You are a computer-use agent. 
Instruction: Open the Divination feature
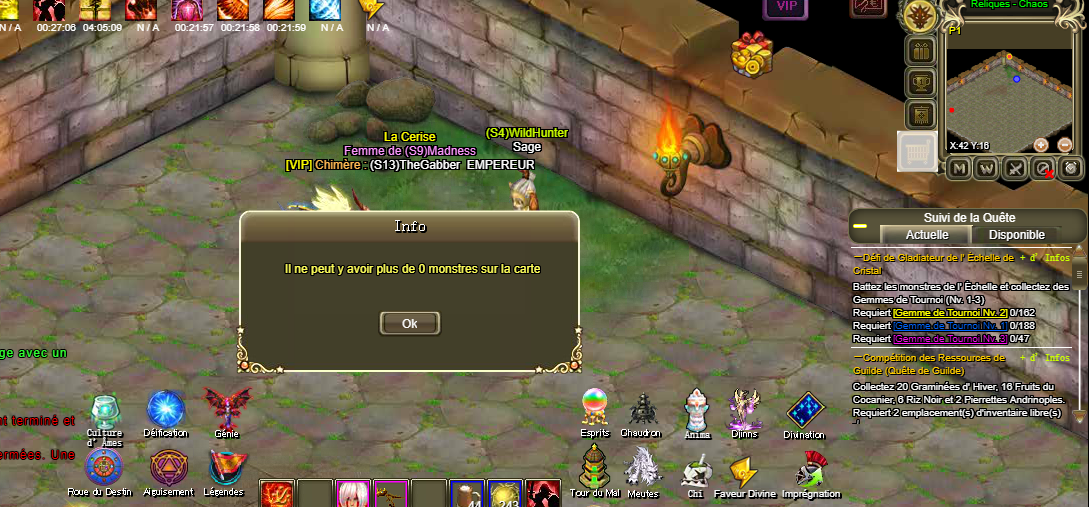pyautogui.click(x=804, y=410)
